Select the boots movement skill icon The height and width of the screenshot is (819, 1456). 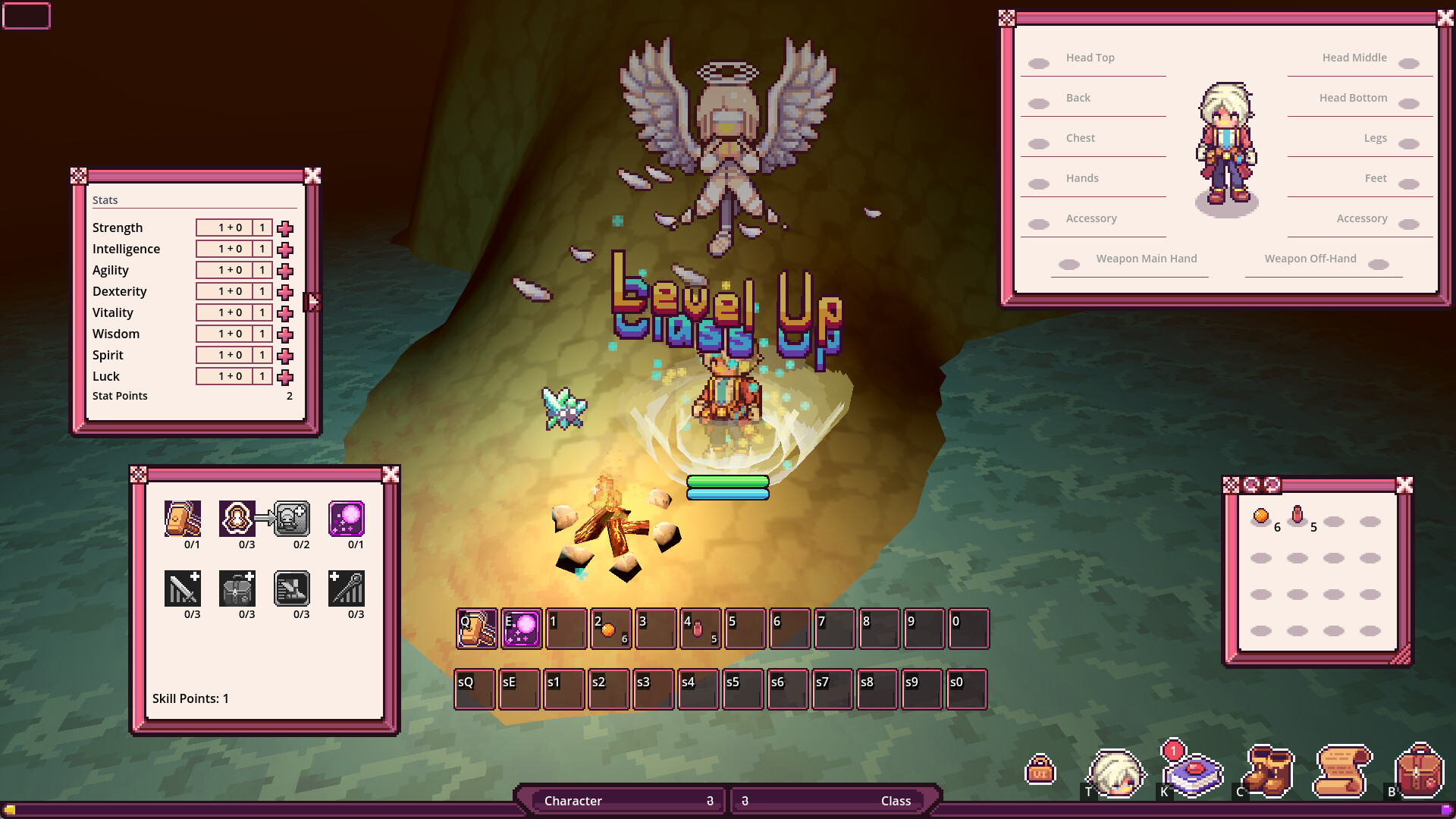(x=293, y=589)
